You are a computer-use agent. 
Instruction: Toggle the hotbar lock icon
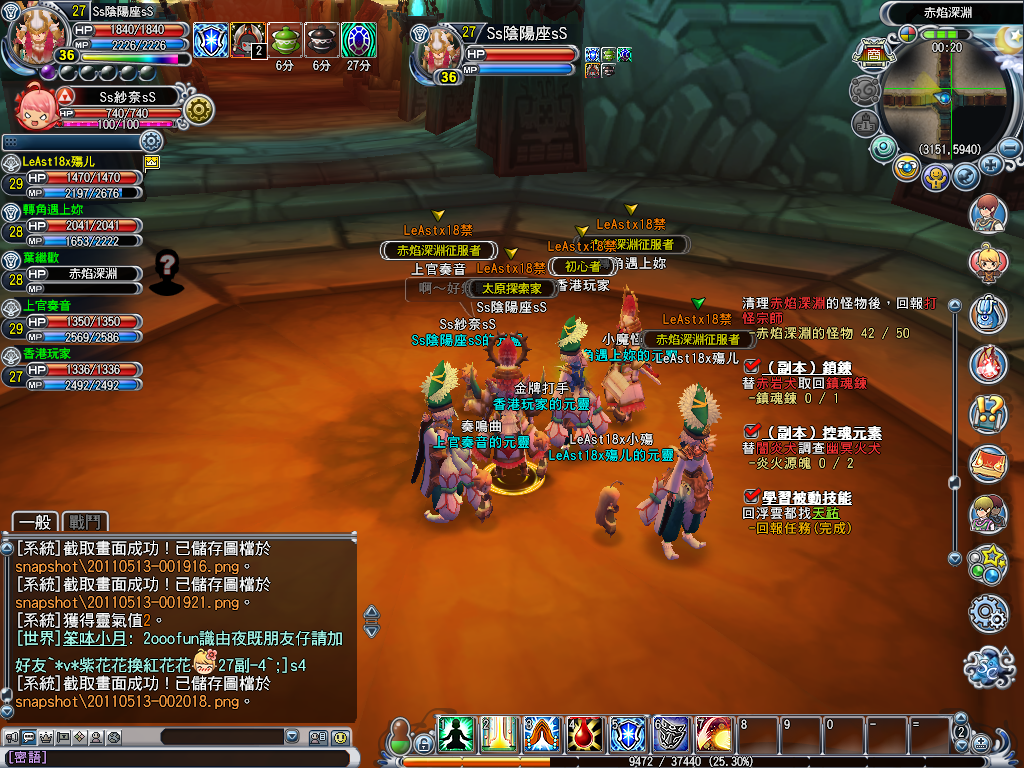tap(424, 744)
